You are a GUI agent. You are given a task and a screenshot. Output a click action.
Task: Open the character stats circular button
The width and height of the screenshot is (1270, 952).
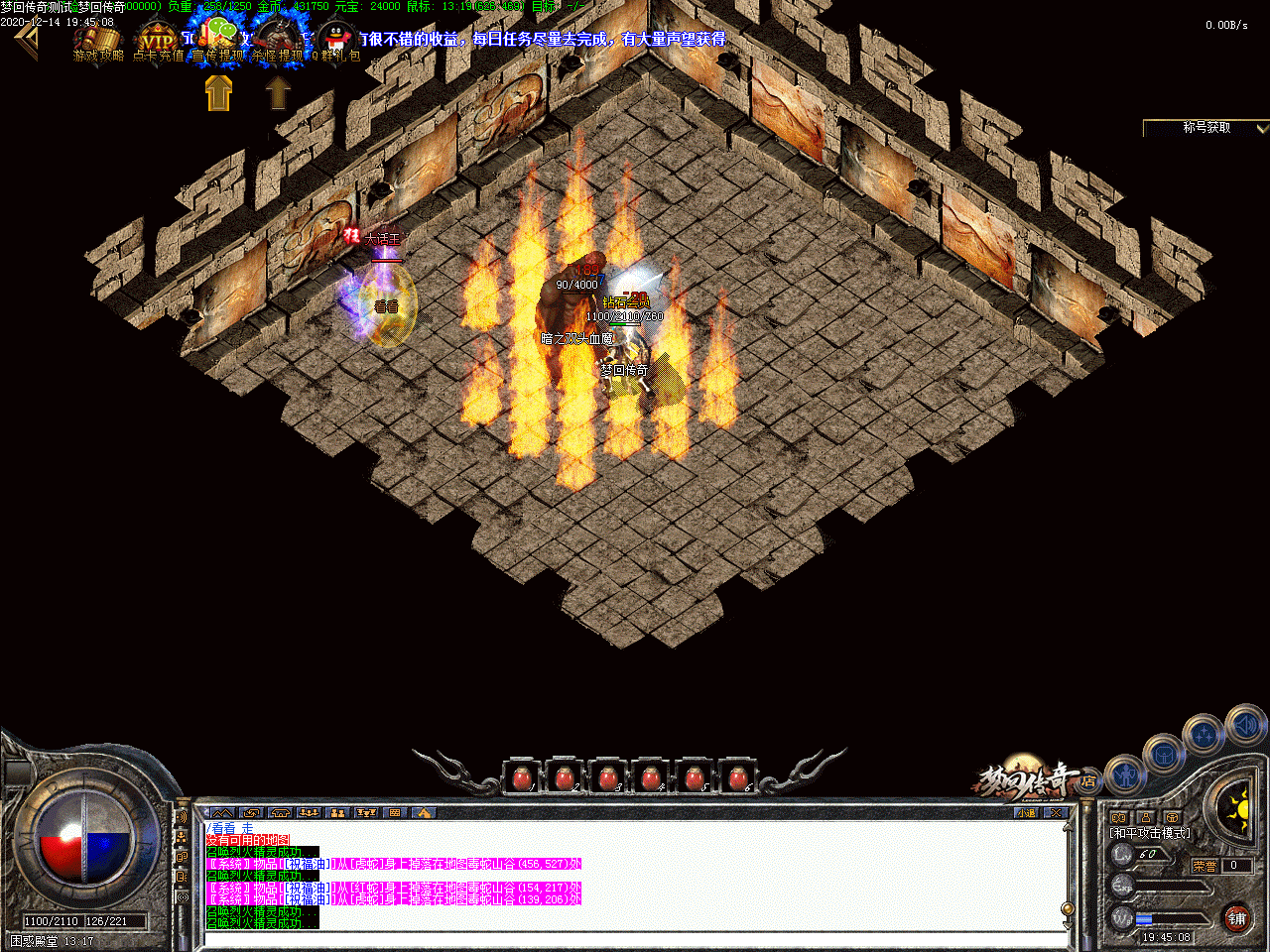point(1125,774)
